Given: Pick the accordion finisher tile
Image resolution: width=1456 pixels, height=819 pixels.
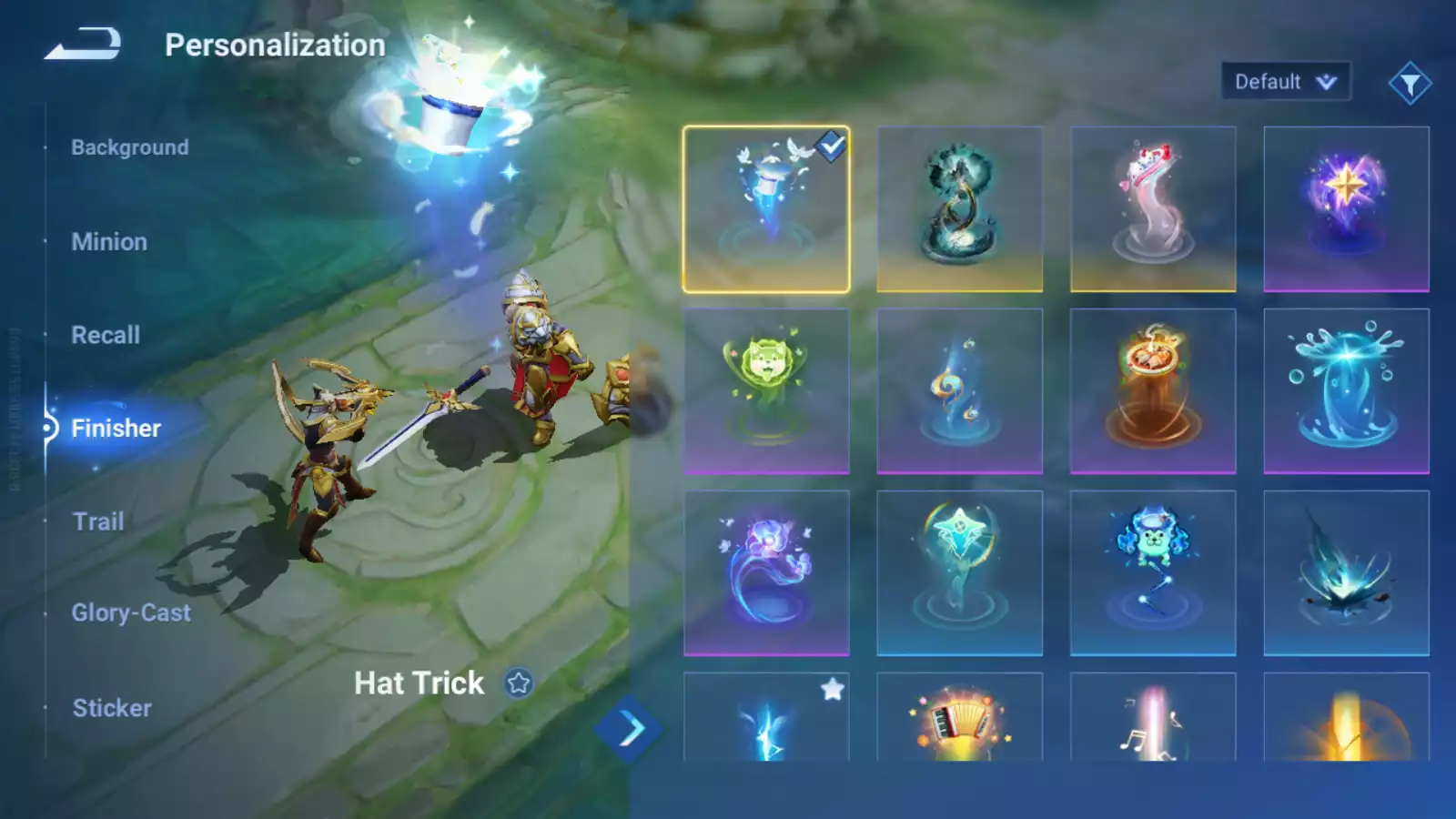Looking at the screenshot, I should tap(959, 719).
